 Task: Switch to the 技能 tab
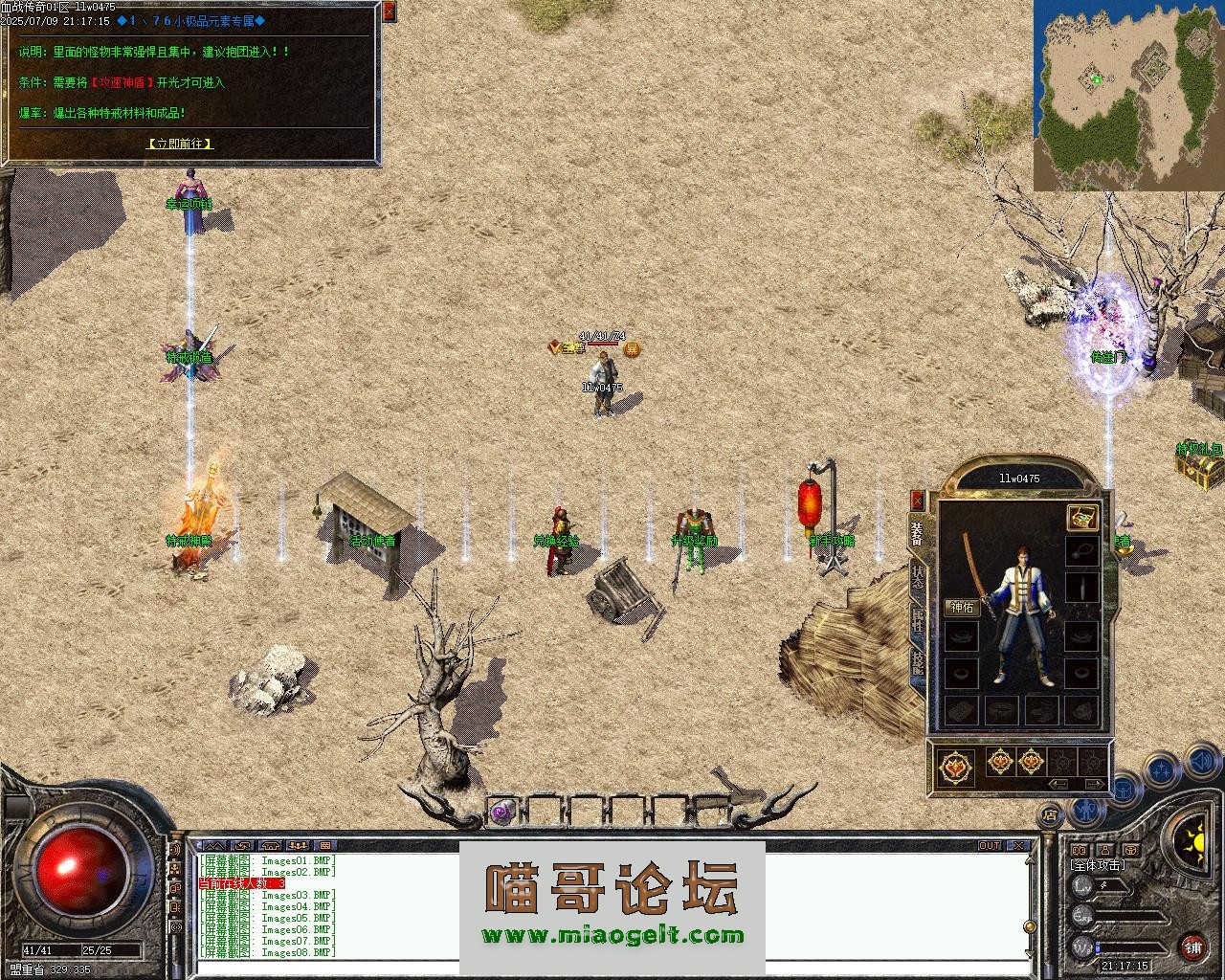(917, 662)
